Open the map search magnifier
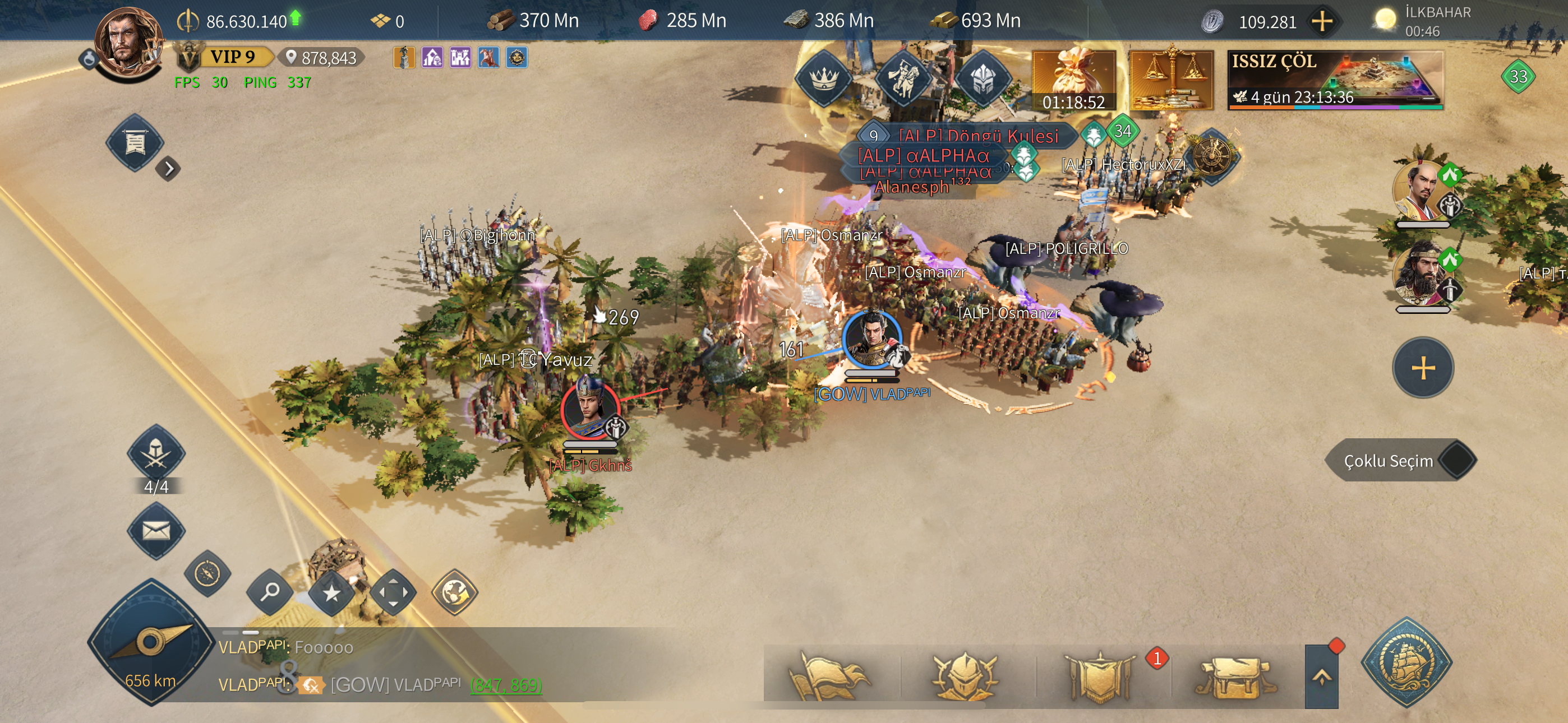1568x723 pixels. point(270,591)
